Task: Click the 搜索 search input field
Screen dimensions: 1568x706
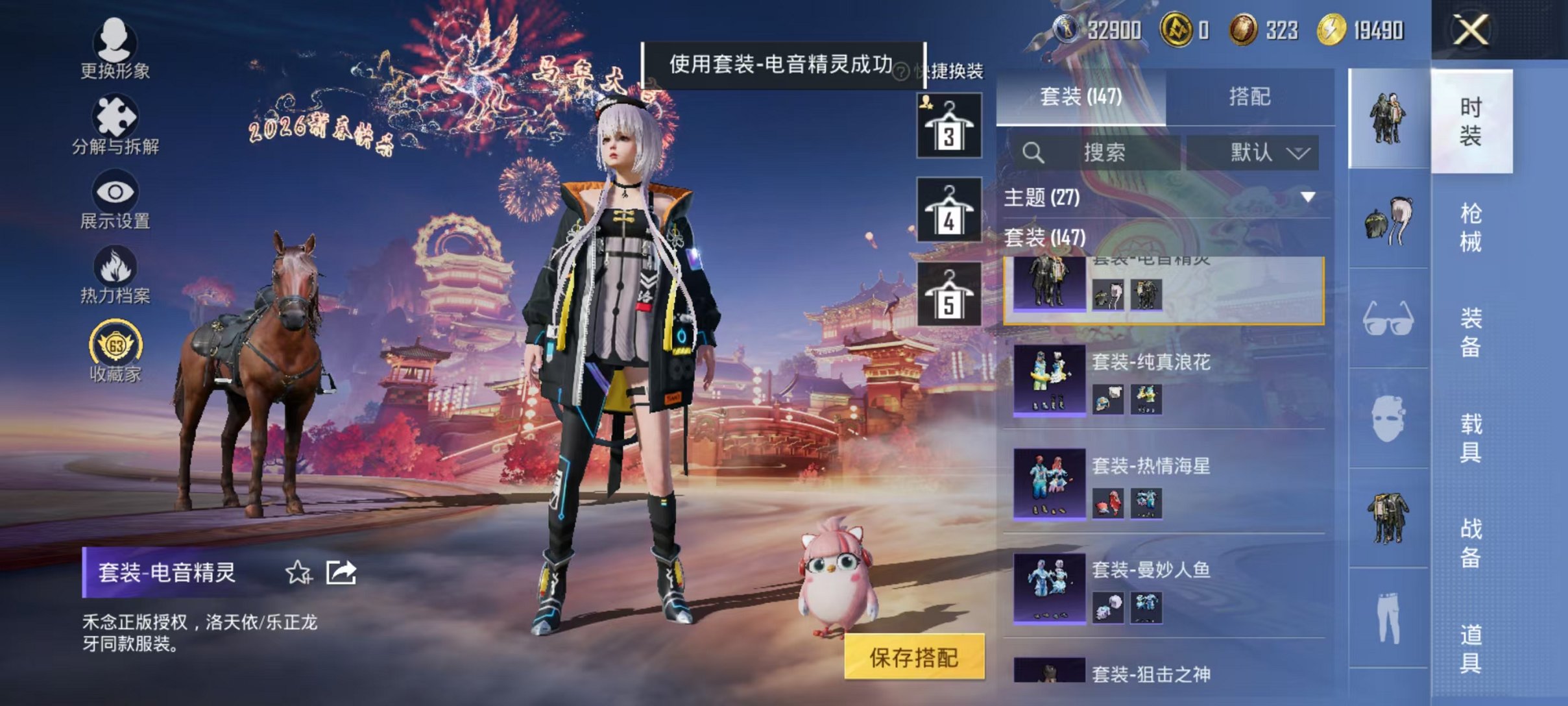Action: point(1096,153)
